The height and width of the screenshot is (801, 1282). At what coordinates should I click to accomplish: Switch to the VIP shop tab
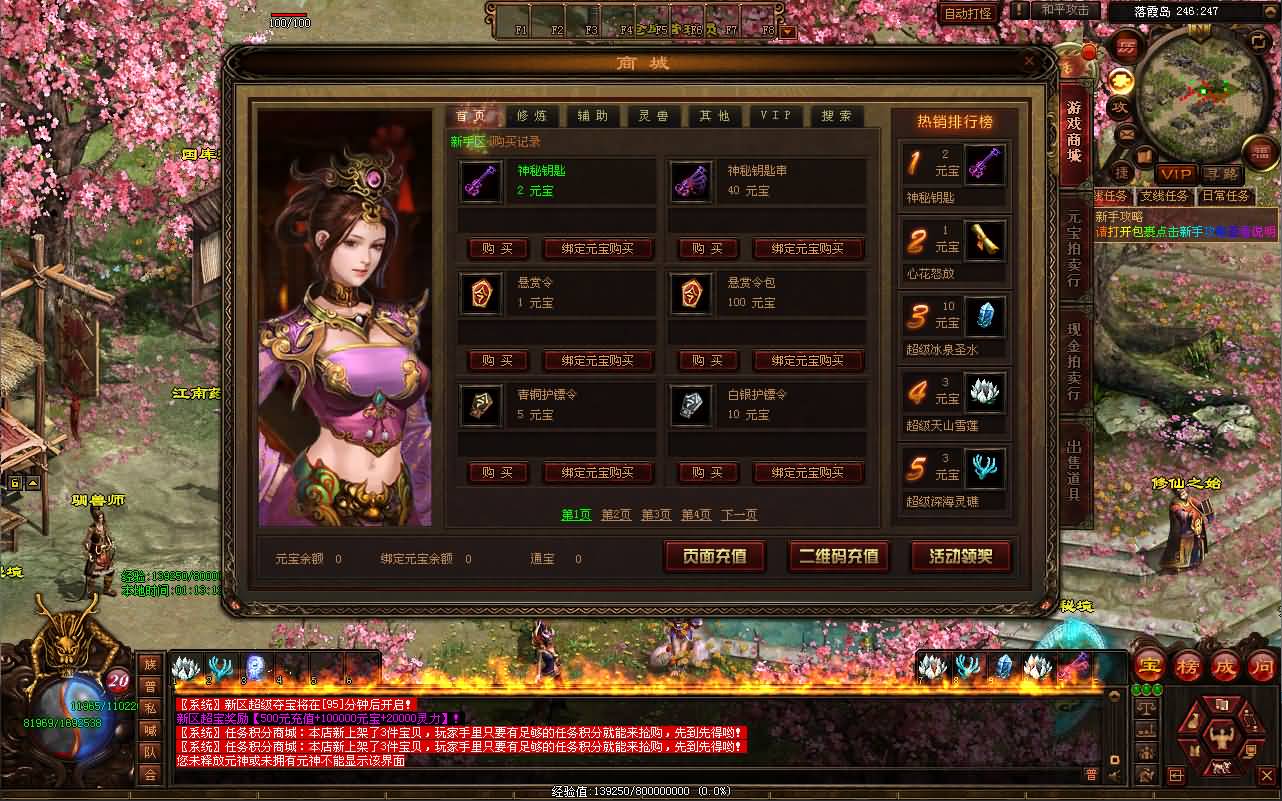(776, 116)
